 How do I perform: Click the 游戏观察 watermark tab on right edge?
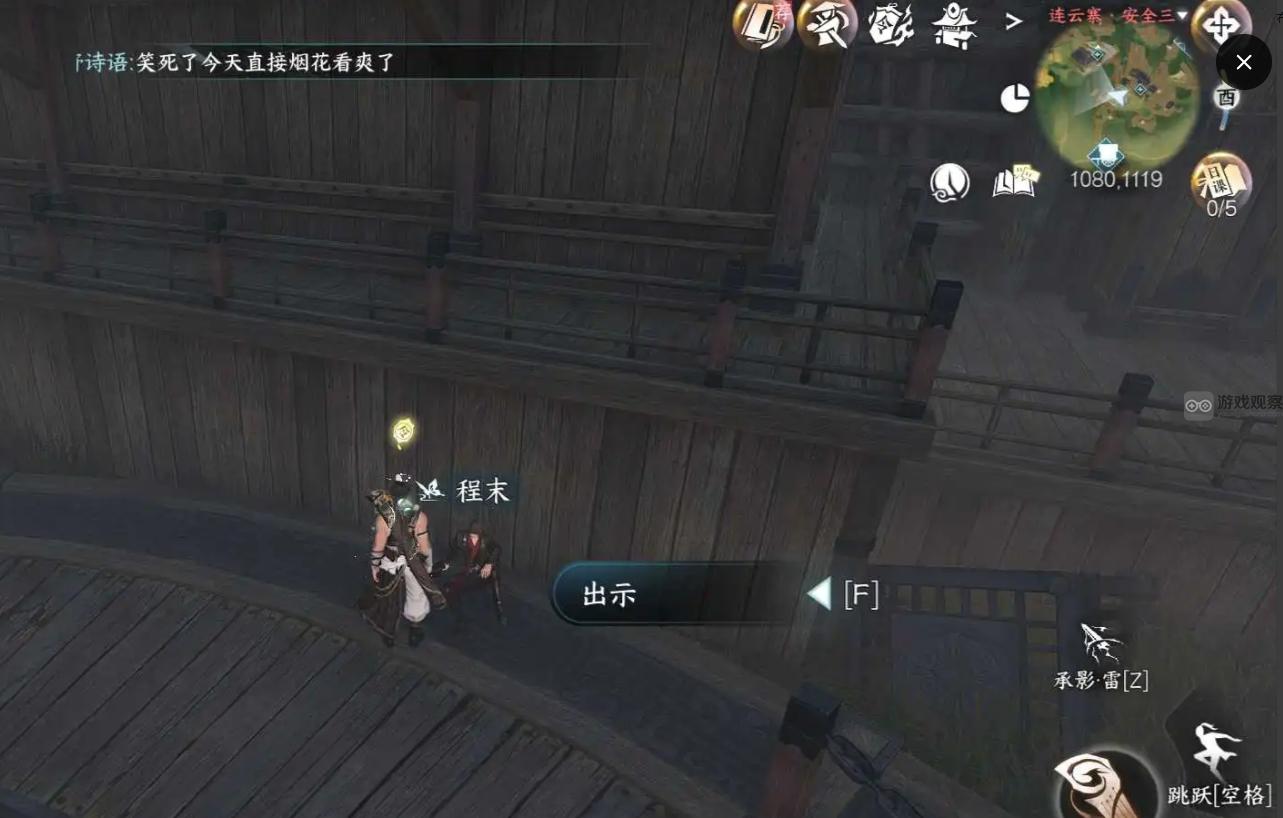point(1232,404)
